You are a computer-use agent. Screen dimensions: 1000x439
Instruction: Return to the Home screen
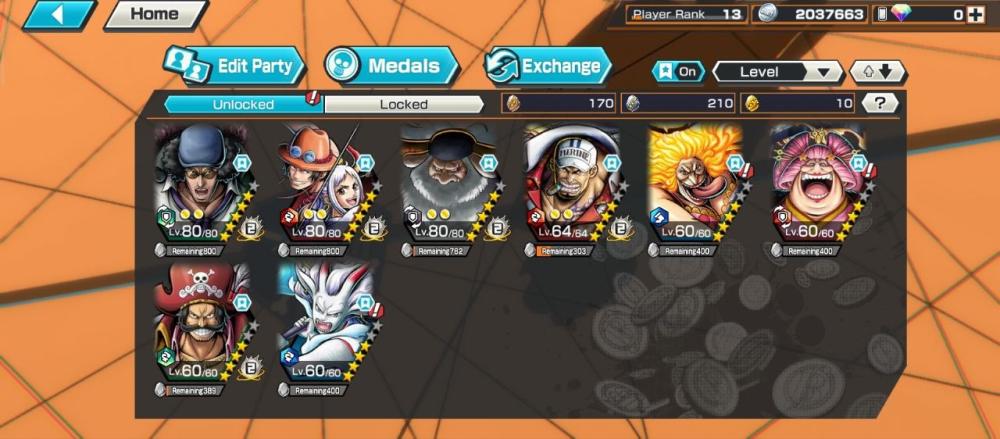point(154,15)
